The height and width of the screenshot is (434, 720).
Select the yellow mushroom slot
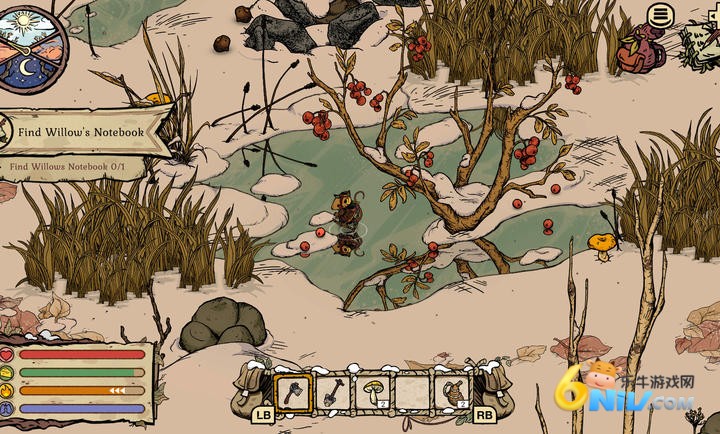[x=372, y=391]
